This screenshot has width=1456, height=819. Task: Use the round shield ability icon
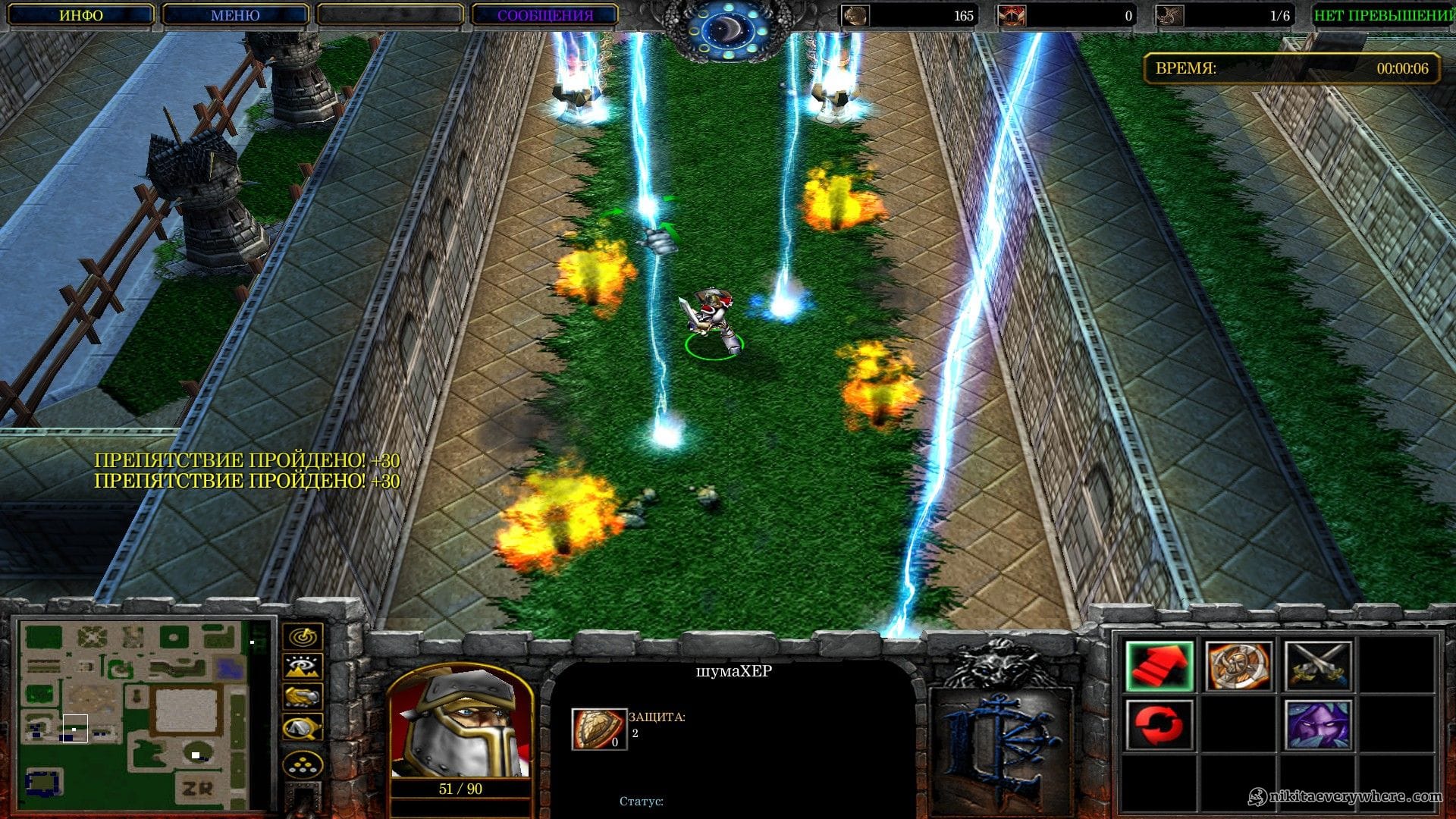pos(1238,666)
